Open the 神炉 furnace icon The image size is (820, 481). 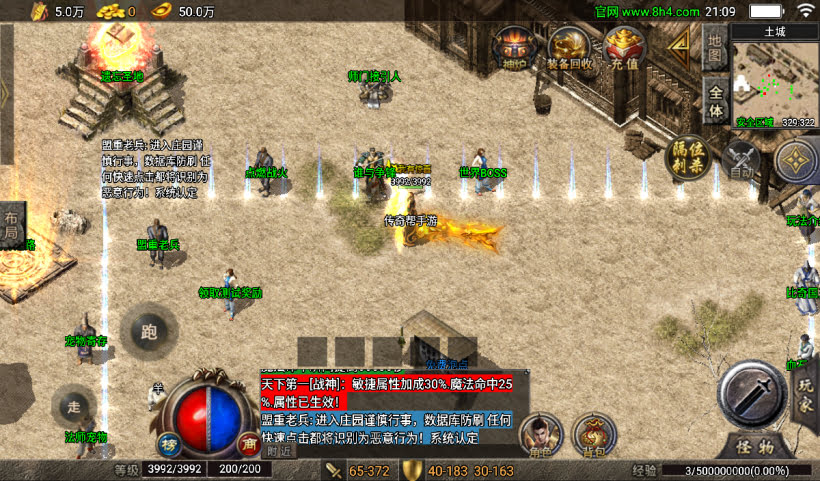(x=516, y=46)
